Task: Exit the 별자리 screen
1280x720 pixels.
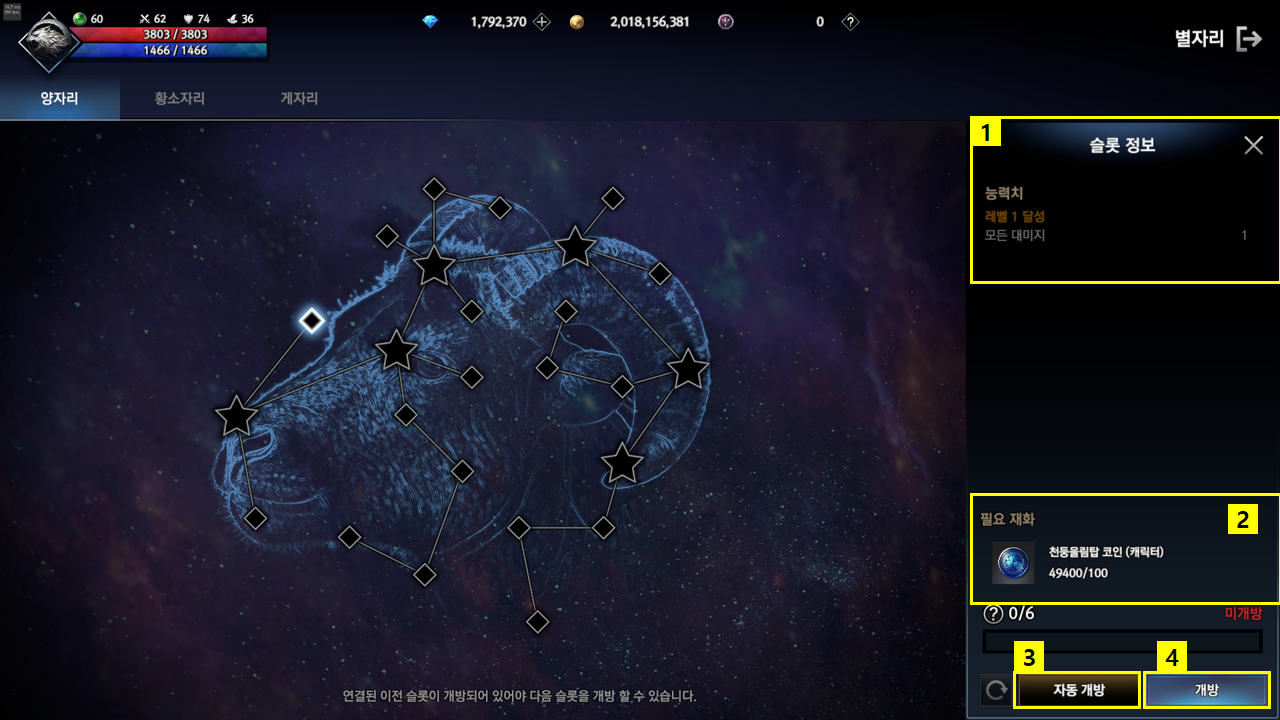Action: pyautogui.click(x=1249, y=39)
